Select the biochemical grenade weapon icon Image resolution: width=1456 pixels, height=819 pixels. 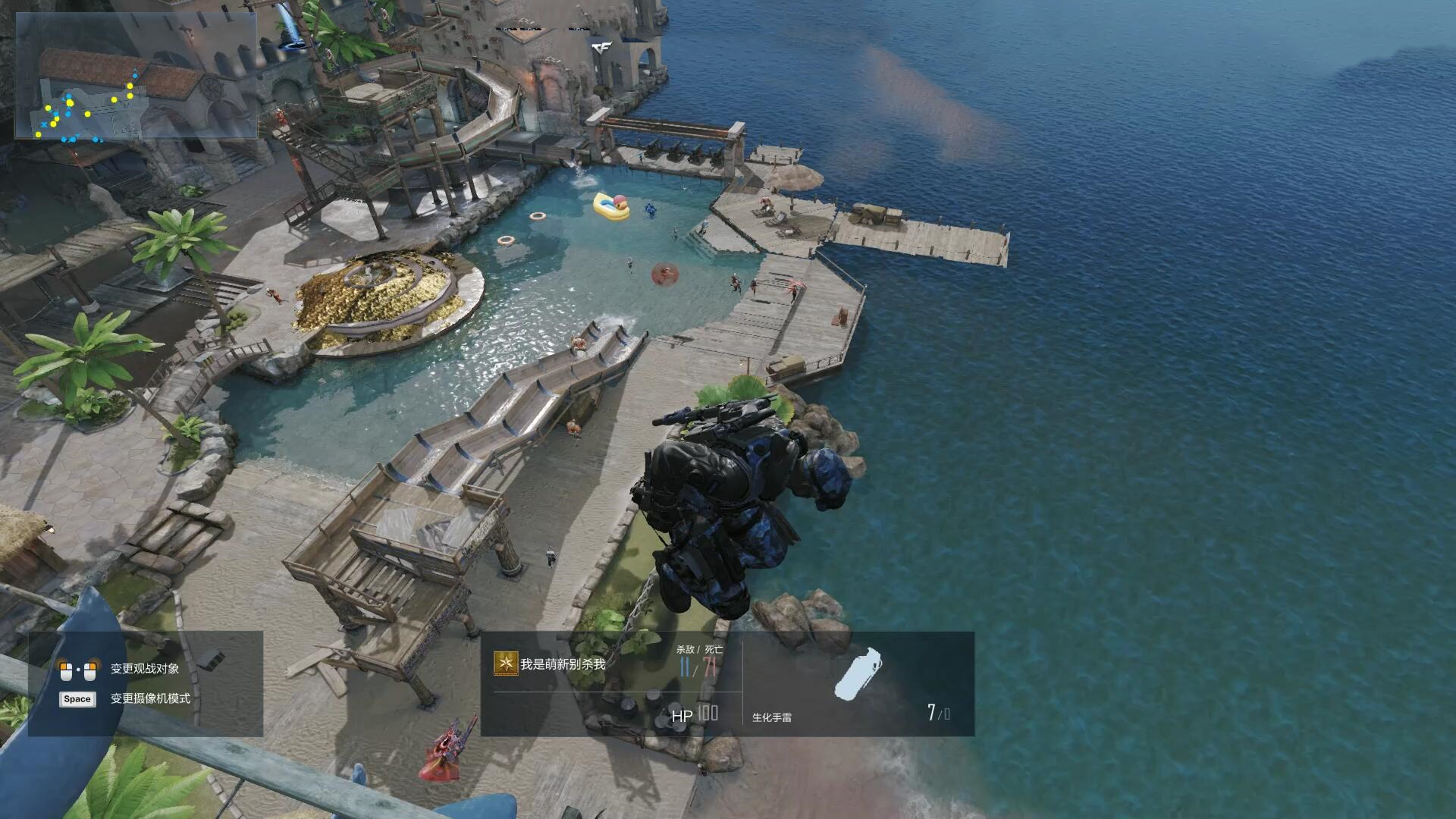click(x=858, y=673)
